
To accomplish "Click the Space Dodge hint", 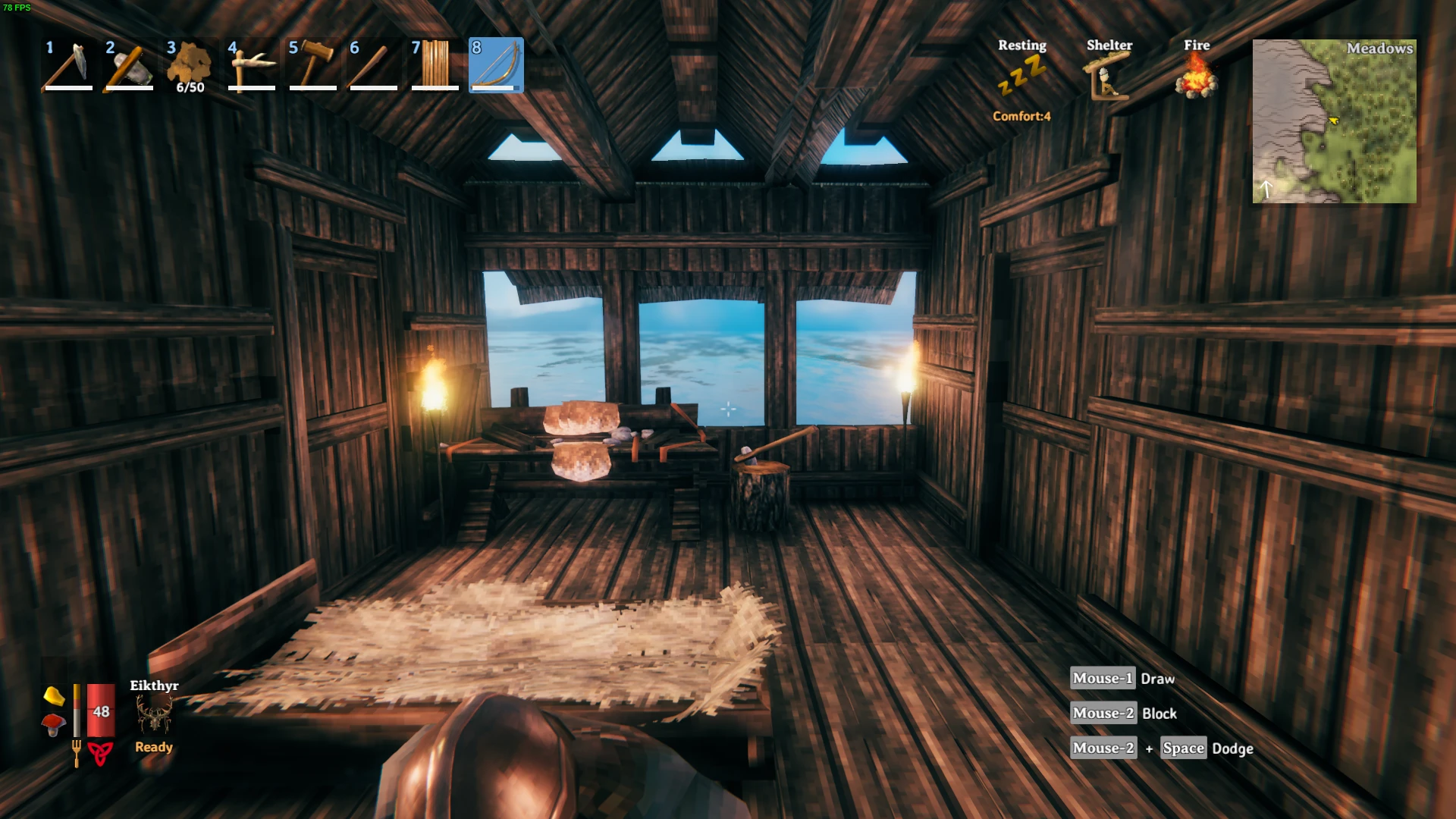I will pos(1184,748).
